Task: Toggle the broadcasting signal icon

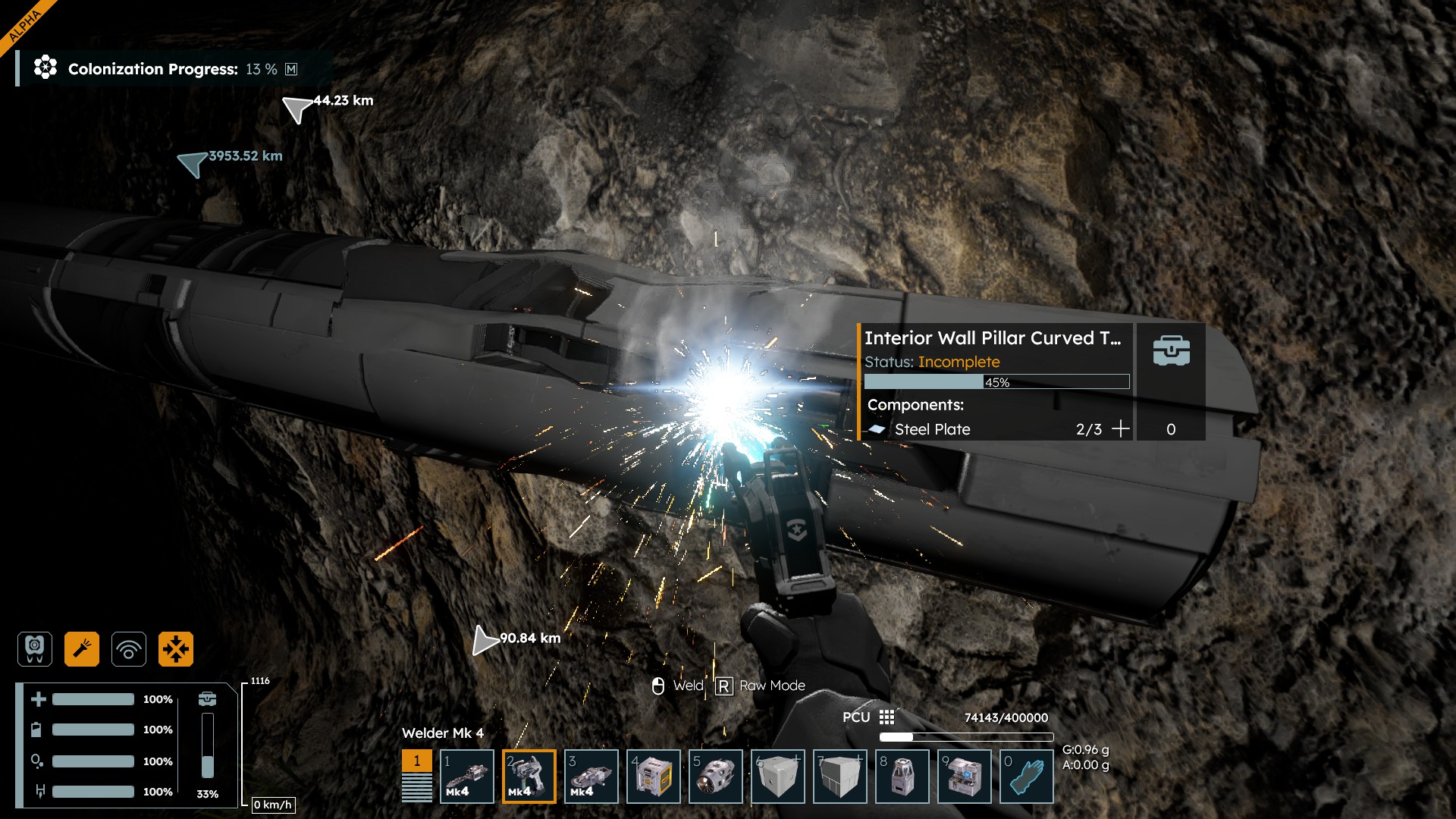Action: (129, 649)
